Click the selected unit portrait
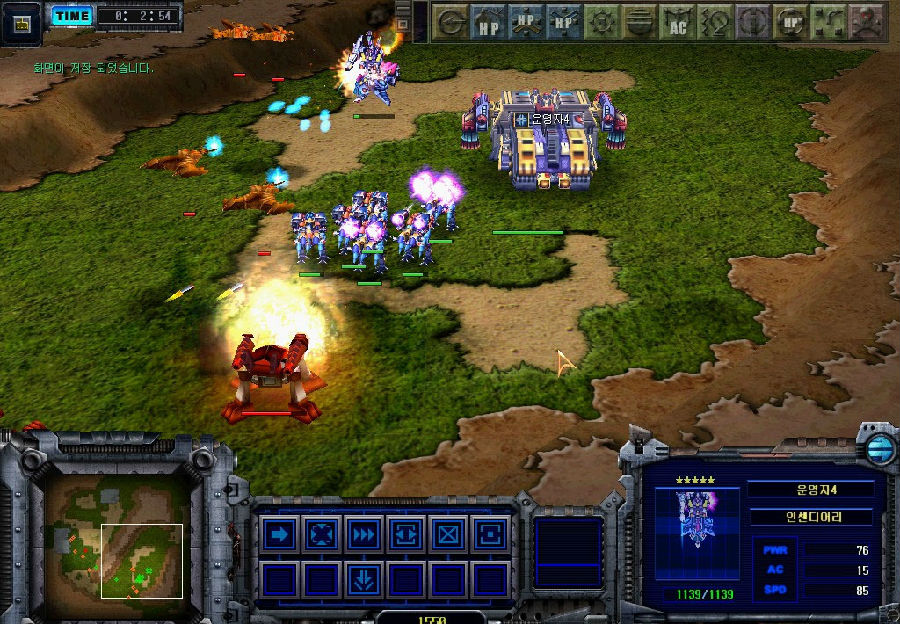The height and width of the screenshot is (624, 900). pos(695,519)
